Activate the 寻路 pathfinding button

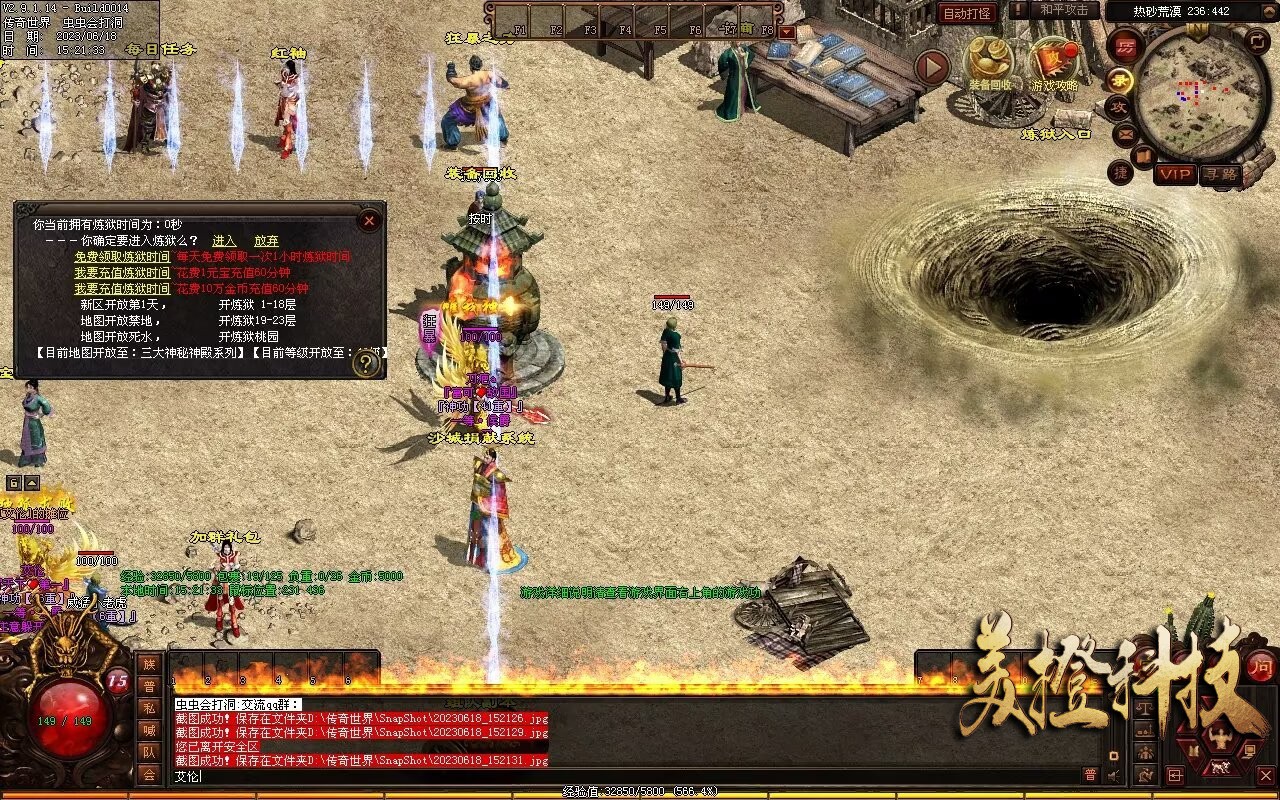coord(1220,174)
